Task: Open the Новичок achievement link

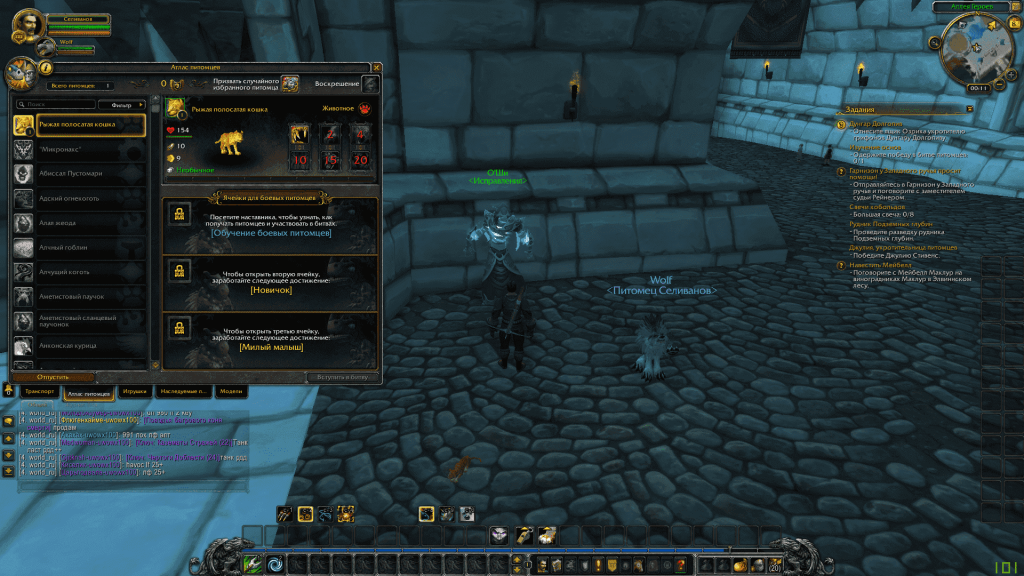Action: pyautogui.click(x=271, y=290)
